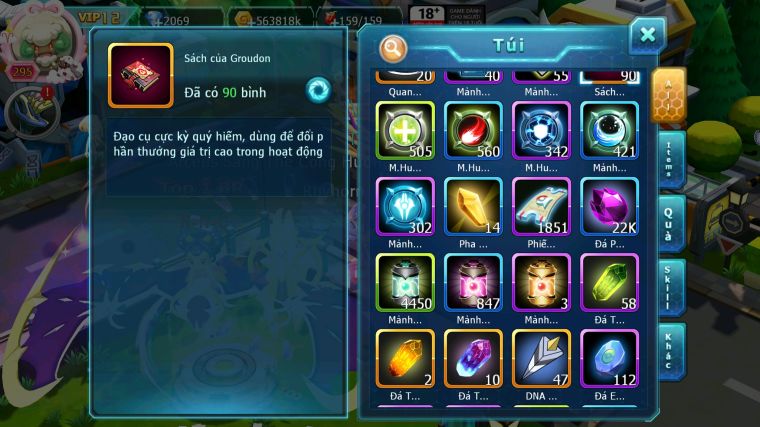Pick the eyeball item with 421

pyautogui.click(x=609, y=131)
